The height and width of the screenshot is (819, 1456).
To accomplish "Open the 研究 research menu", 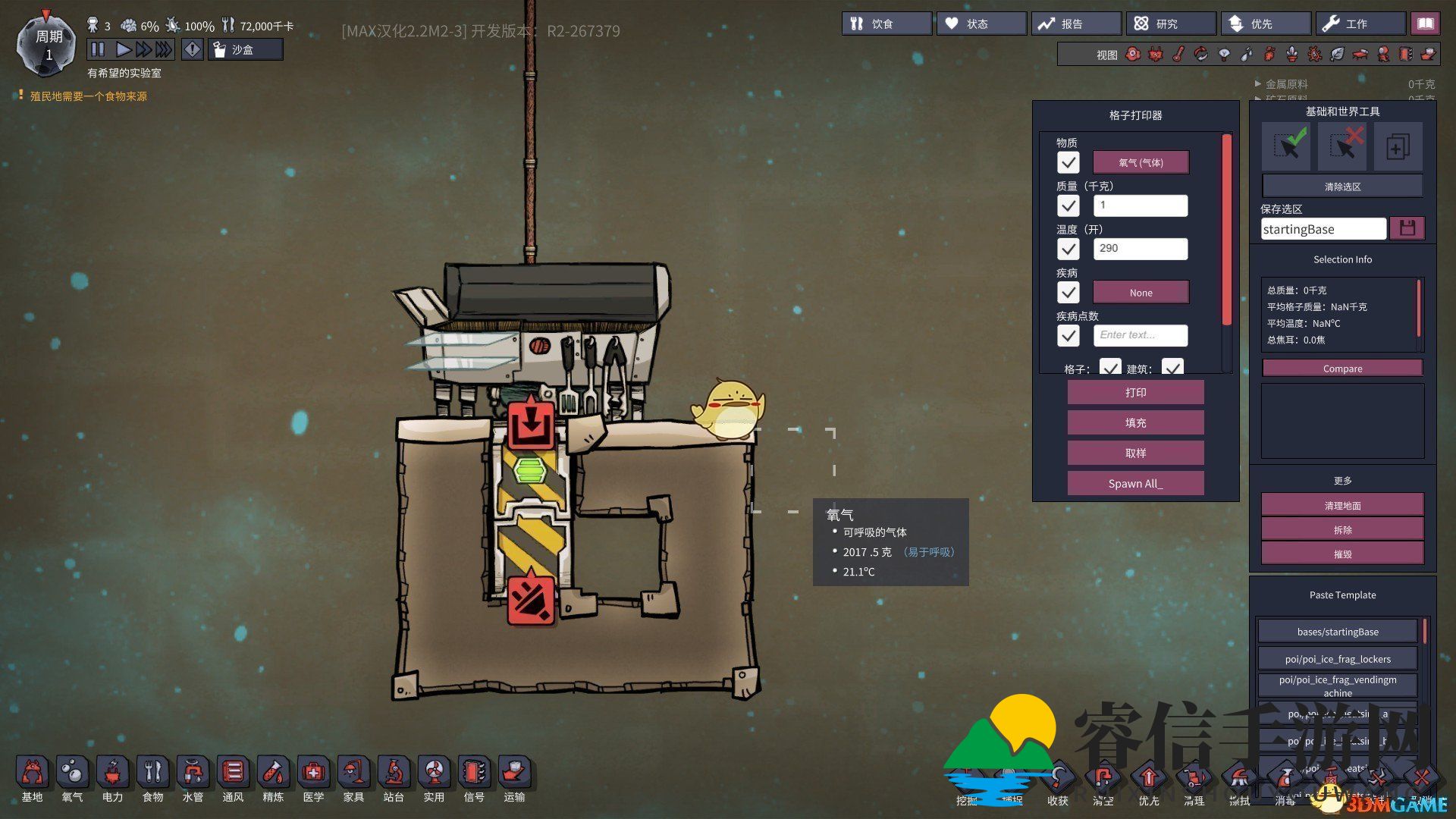I will 1171,24.
